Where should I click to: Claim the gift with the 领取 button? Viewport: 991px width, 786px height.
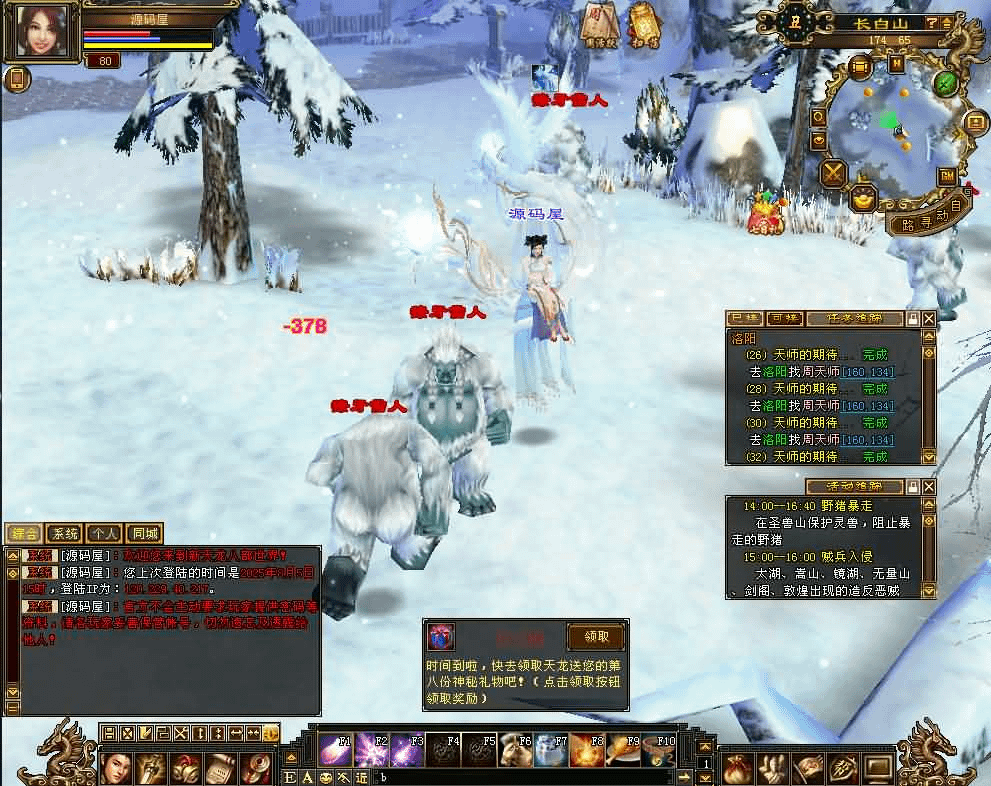[596, 637]
